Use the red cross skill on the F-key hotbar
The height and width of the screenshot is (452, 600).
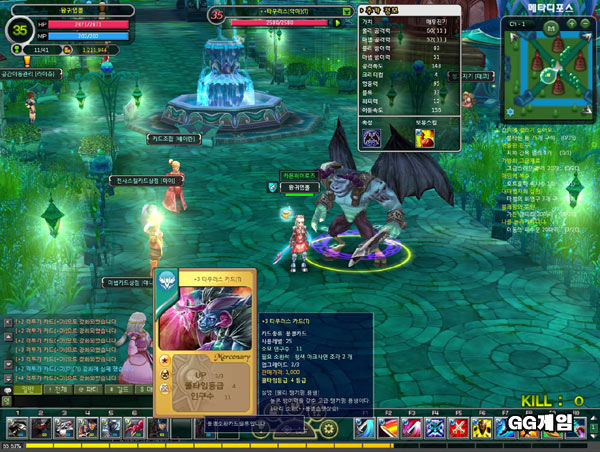tap(458, 428)
